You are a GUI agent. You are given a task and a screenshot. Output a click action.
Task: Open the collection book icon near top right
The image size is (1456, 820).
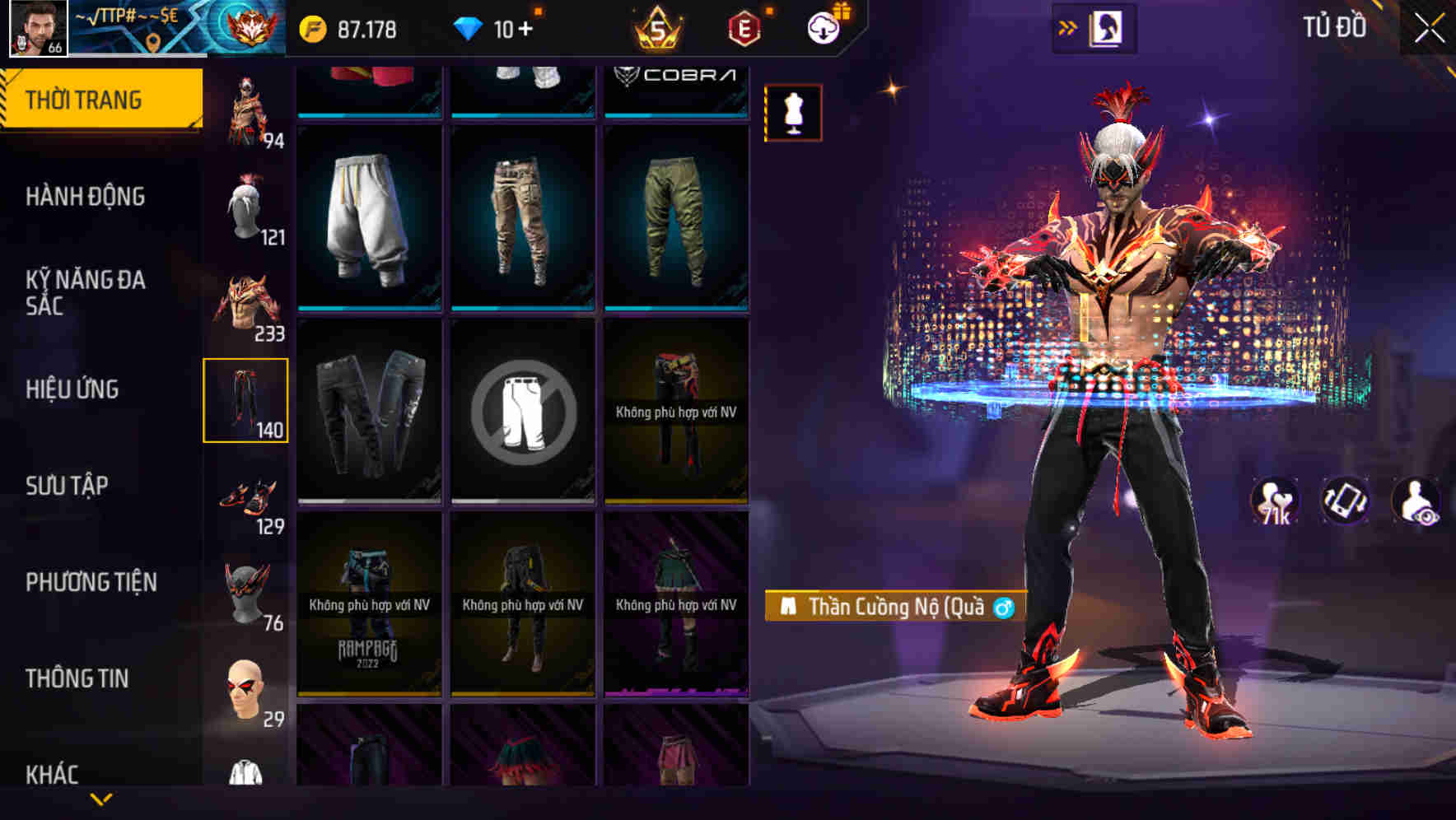coord(1108,27)
